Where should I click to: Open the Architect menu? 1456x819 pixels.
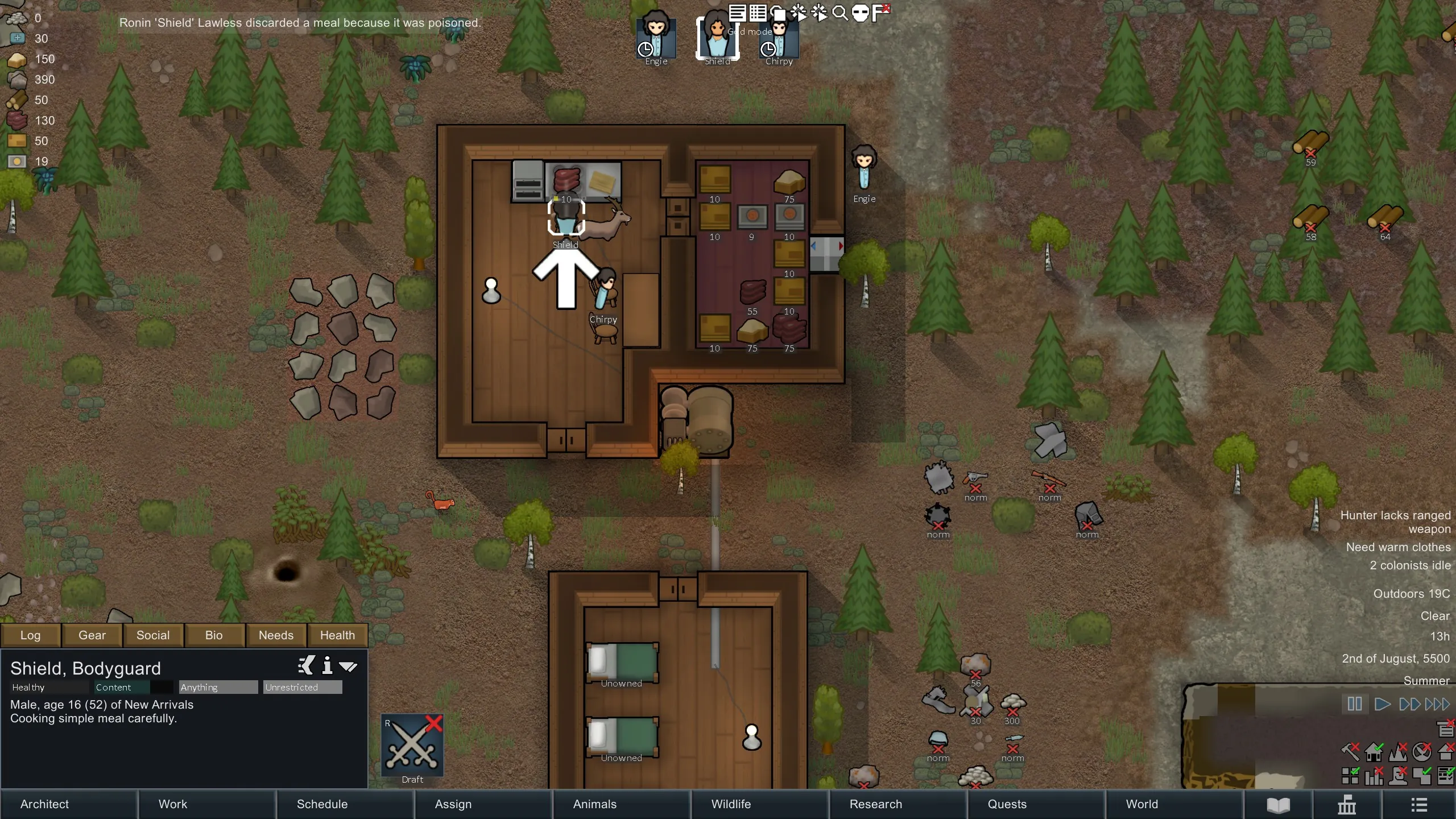click(x=68, y=804)
